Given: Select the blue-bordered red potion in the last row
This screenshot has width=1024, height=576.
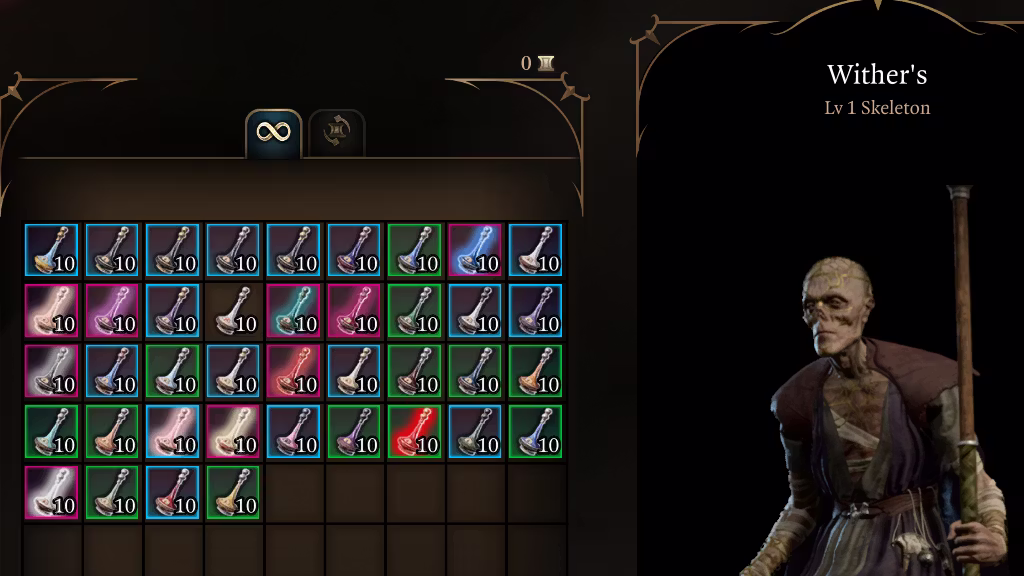Looking at the screenshot, I should click(172, 491).
